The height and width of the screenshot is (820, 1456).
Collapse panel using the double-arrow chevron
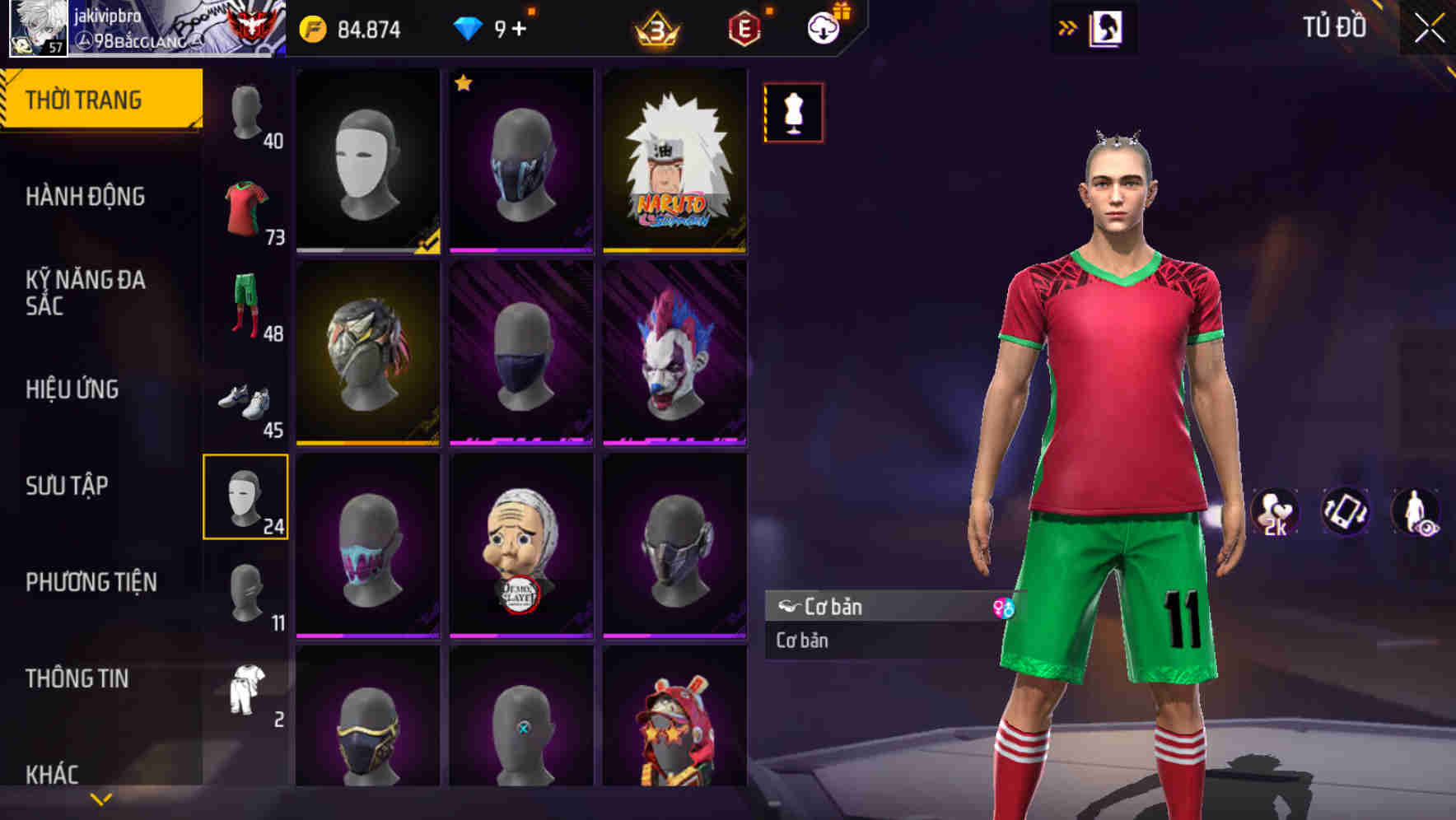tap(1068, 27)
